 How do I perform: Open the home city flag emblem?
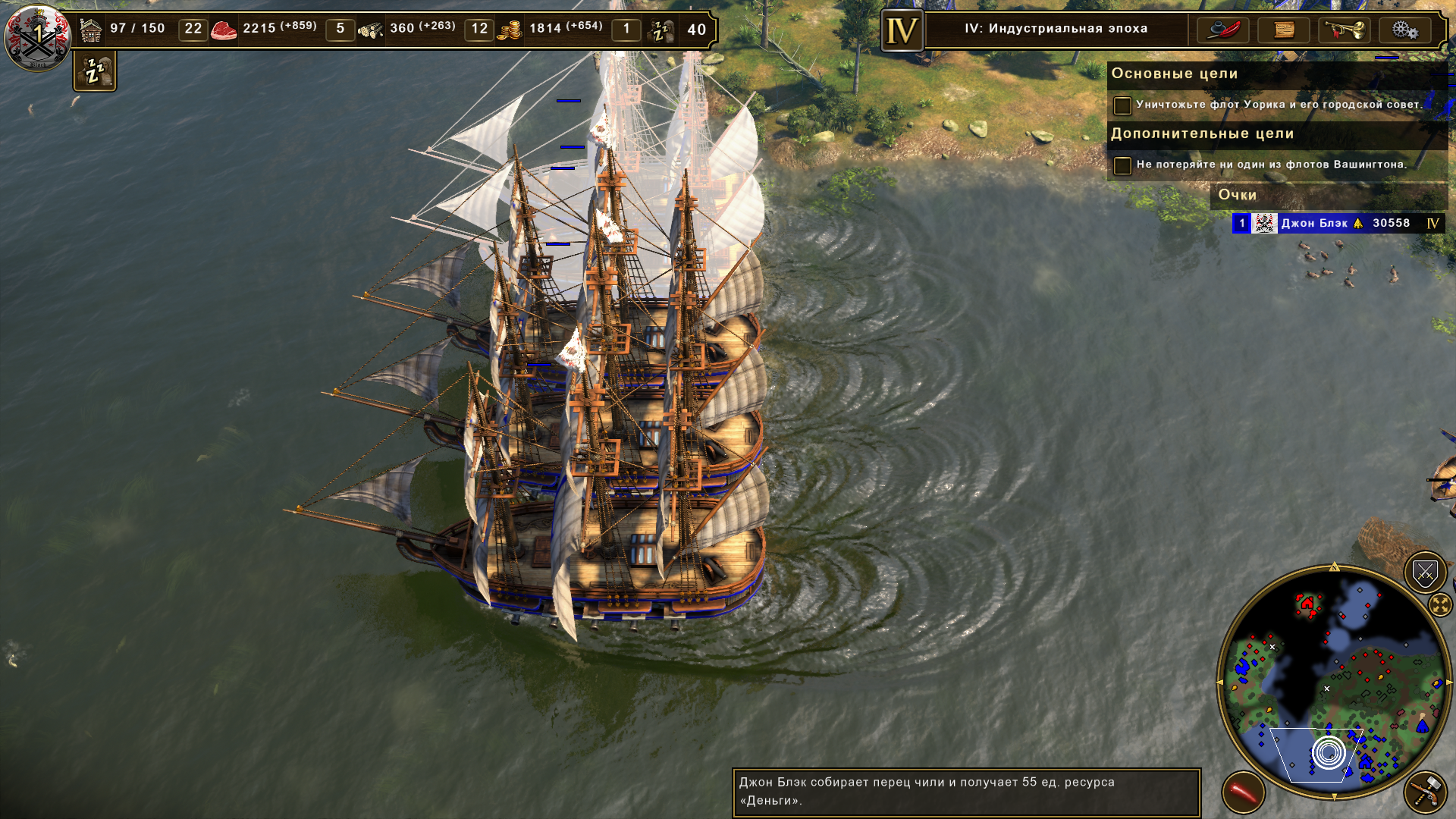click(36, 36)
